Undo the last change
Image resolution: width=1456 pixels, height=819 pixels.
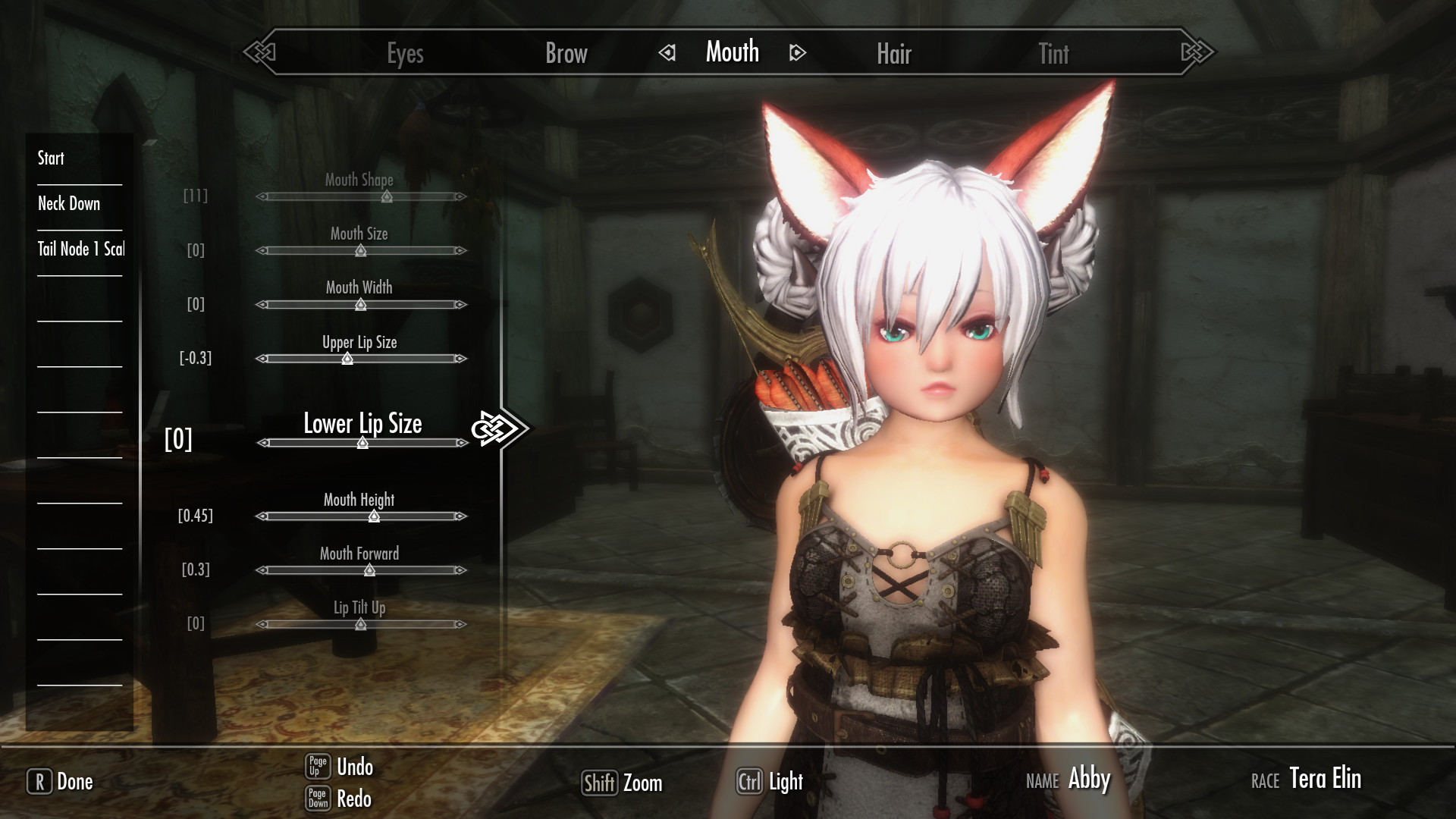(x=340, y=767)
